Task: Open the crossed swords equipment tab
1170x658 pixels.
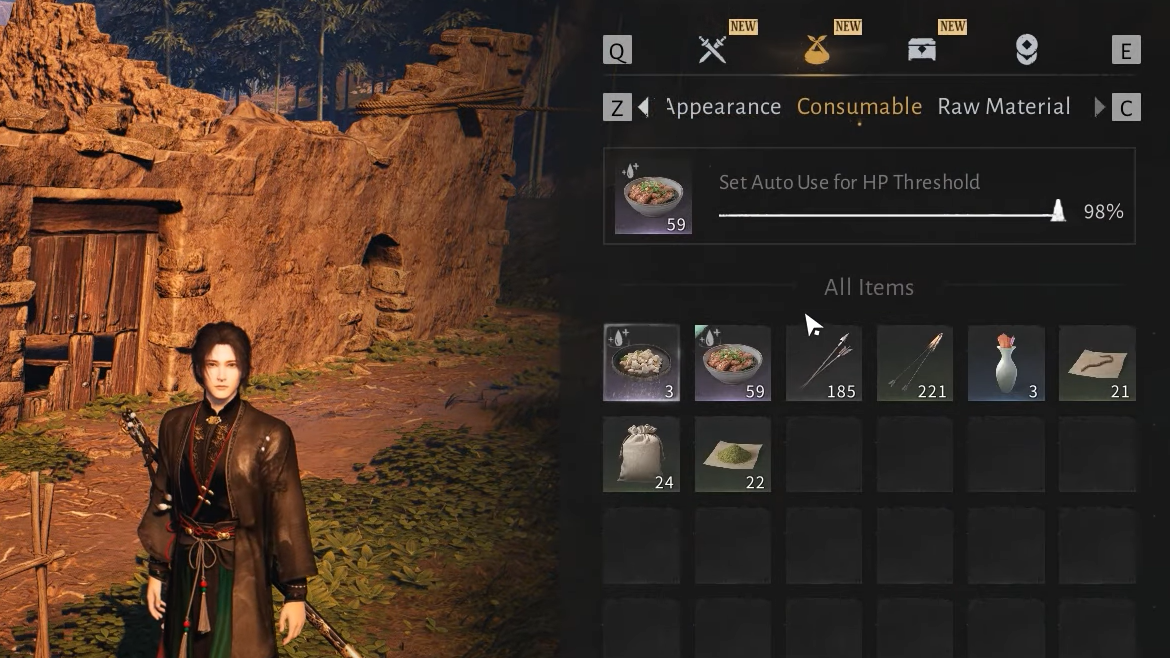Action: pos(712,50)
